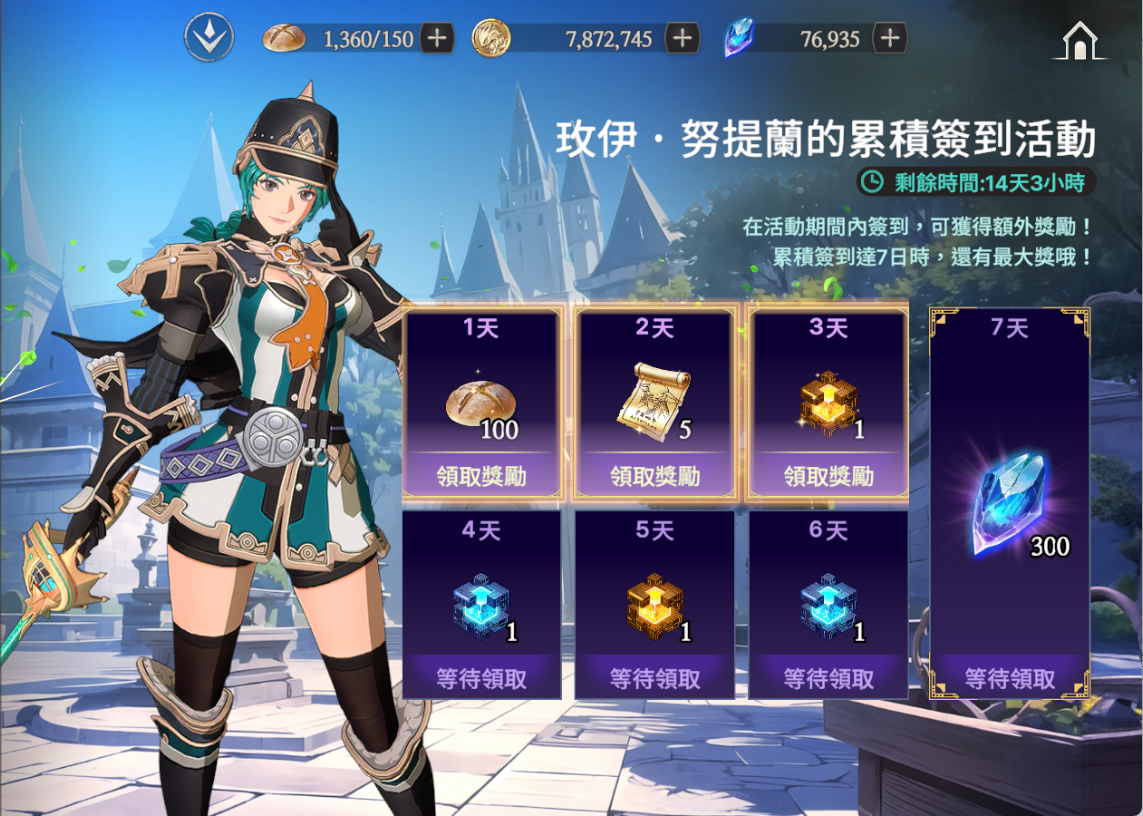Open the round blue arrow emblem menu
Screen dimensions: 1143x816
[209, 39]
